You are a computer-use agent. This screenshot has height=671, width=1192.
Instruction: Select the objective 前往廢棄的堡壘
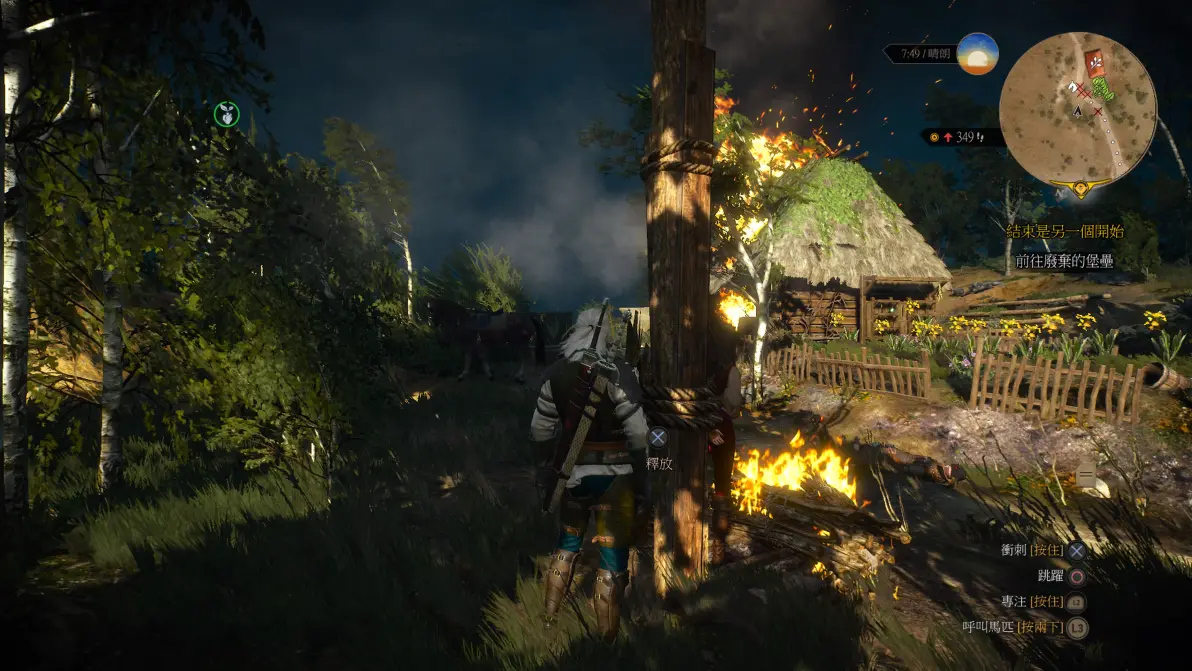pos(1064,261)
